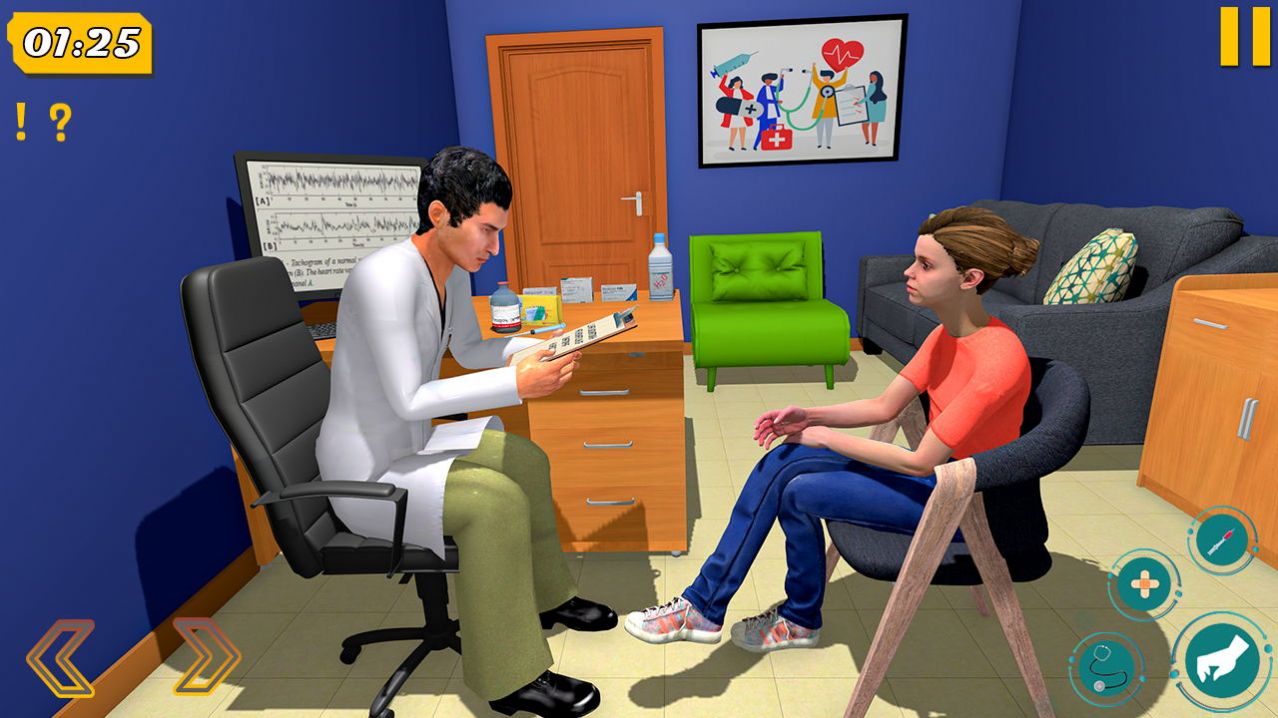Activate the hand grab action button
This screenshot has height=718, width=1278.
[1222, 662]
